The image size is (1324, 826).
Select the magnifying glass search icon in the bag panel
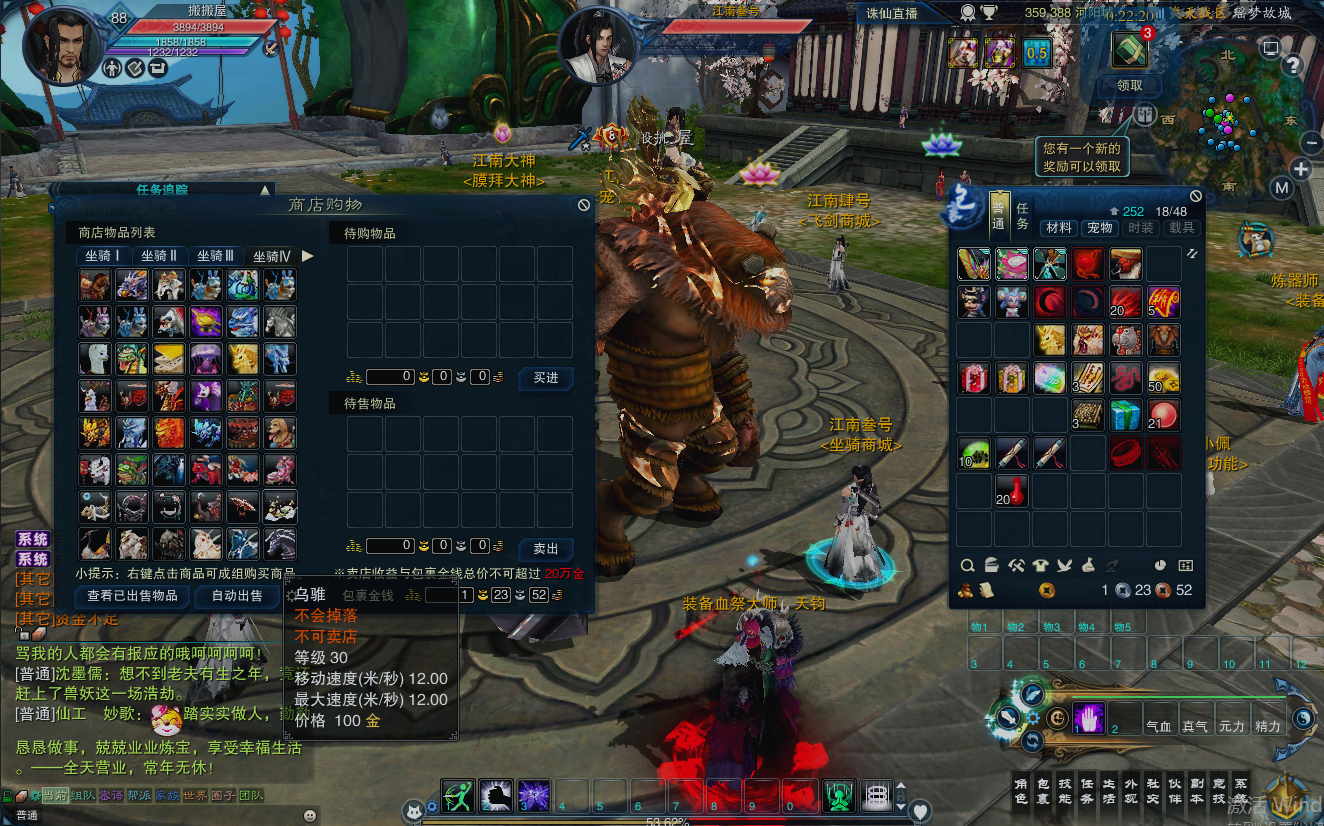pos(967,566)
